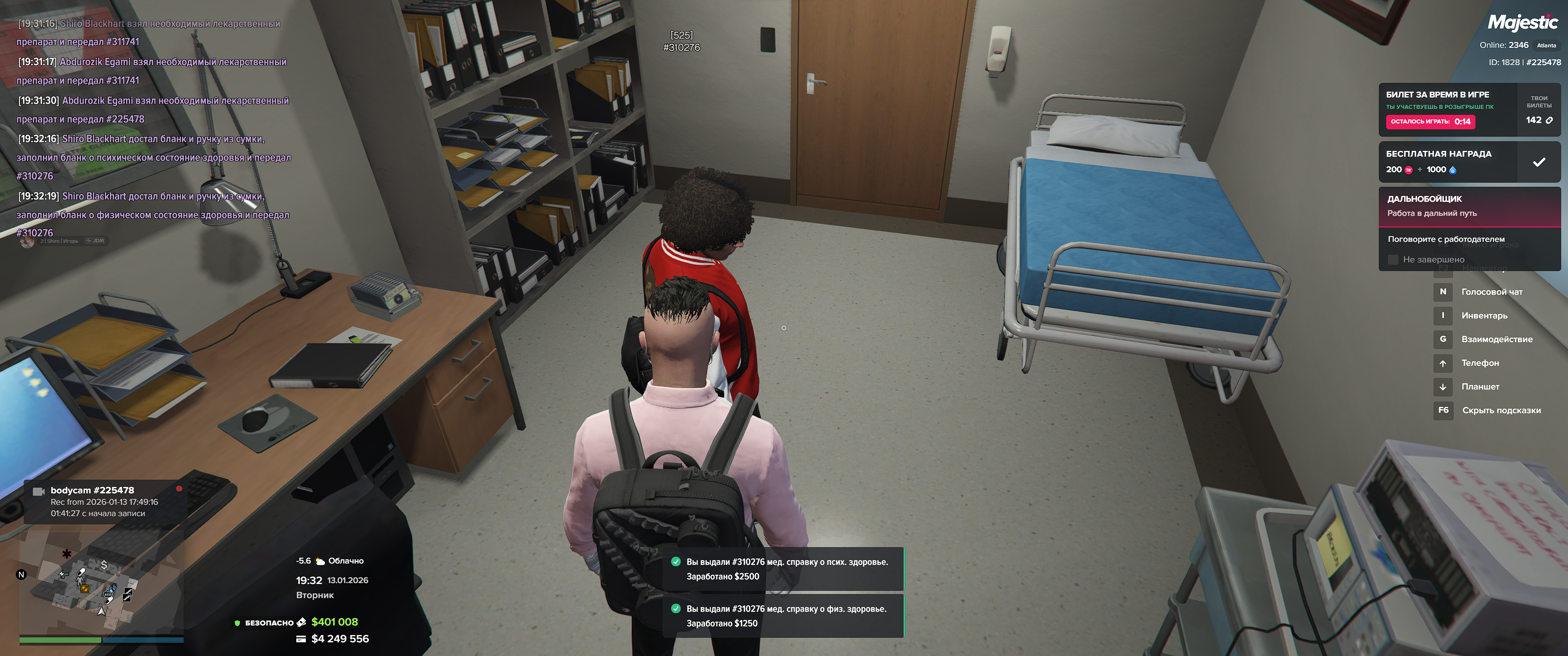Screen dimensions: 1568x656
Task: Select the psych health certificate notification
Action: (x=783, y=569)
